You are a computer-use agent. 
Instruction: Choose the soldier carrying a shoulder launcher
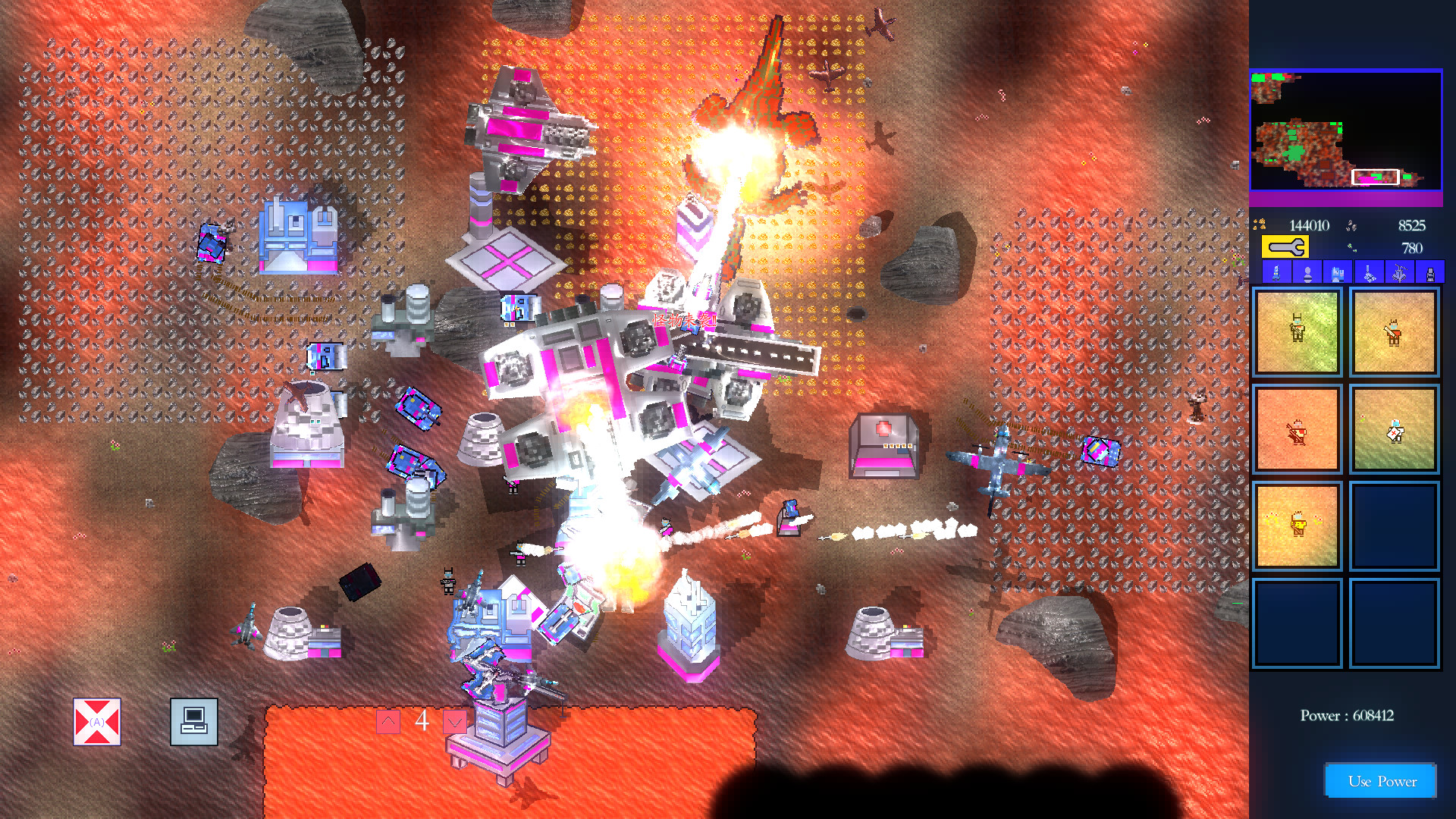click(x=1394, y=332)
